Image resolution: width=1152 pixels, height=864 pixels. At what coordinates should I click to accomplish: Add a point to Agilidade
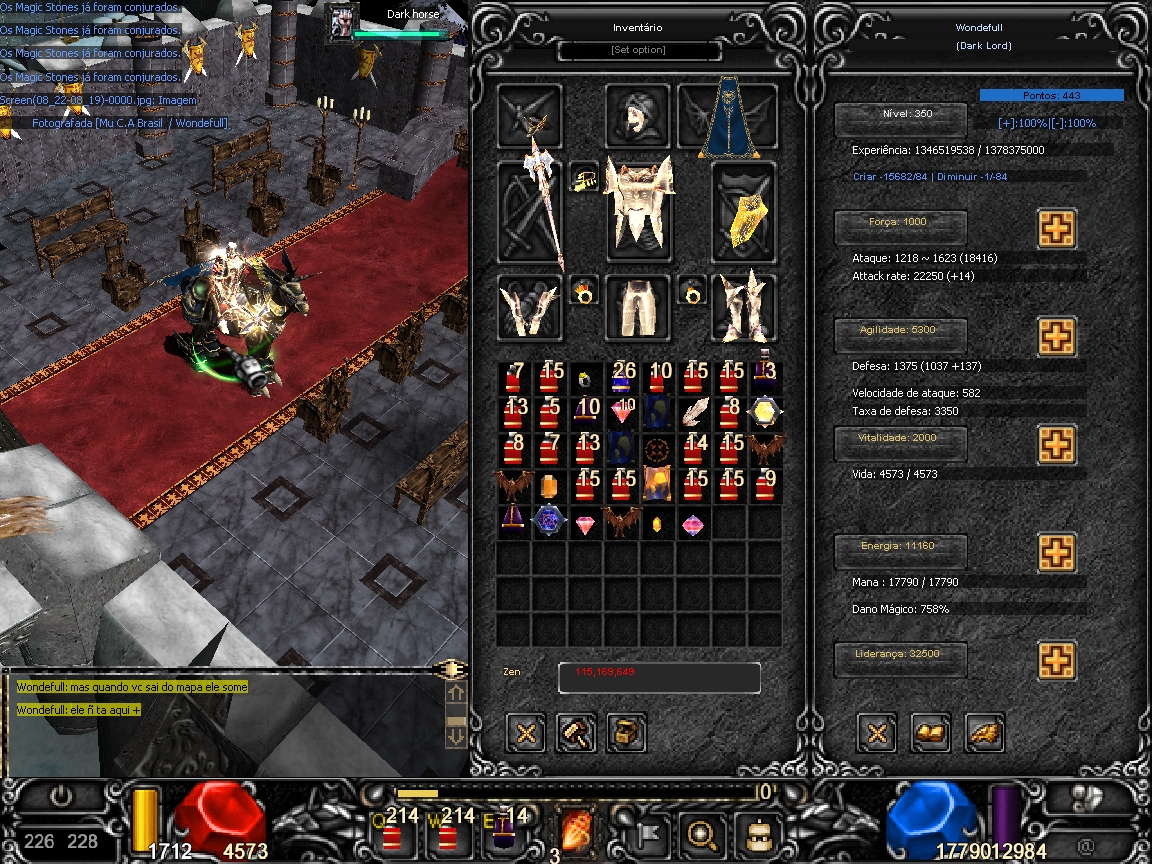(x=1056, y=337)
